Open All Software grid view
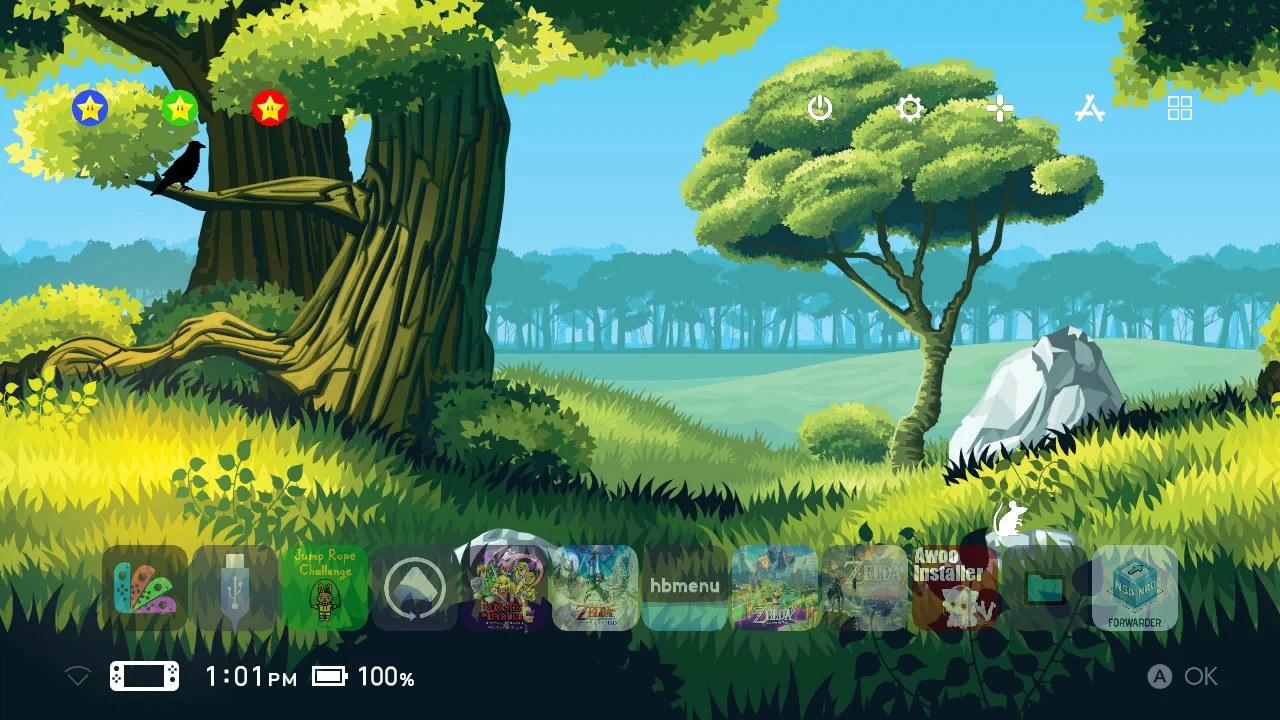 (x=1179, y=108)
